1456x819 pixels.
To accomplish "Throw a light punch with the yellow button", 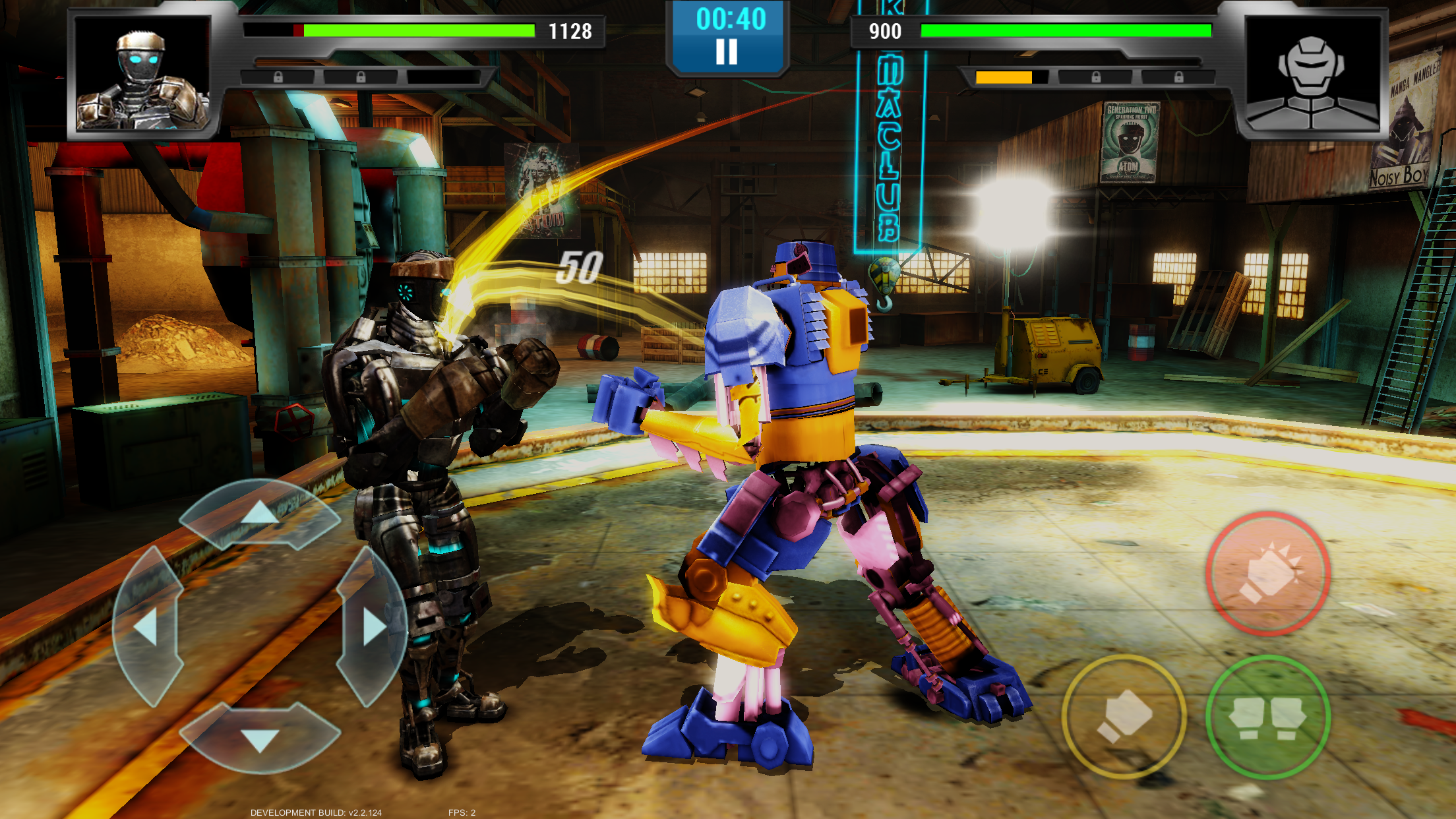I will [x=1124, y=716].
